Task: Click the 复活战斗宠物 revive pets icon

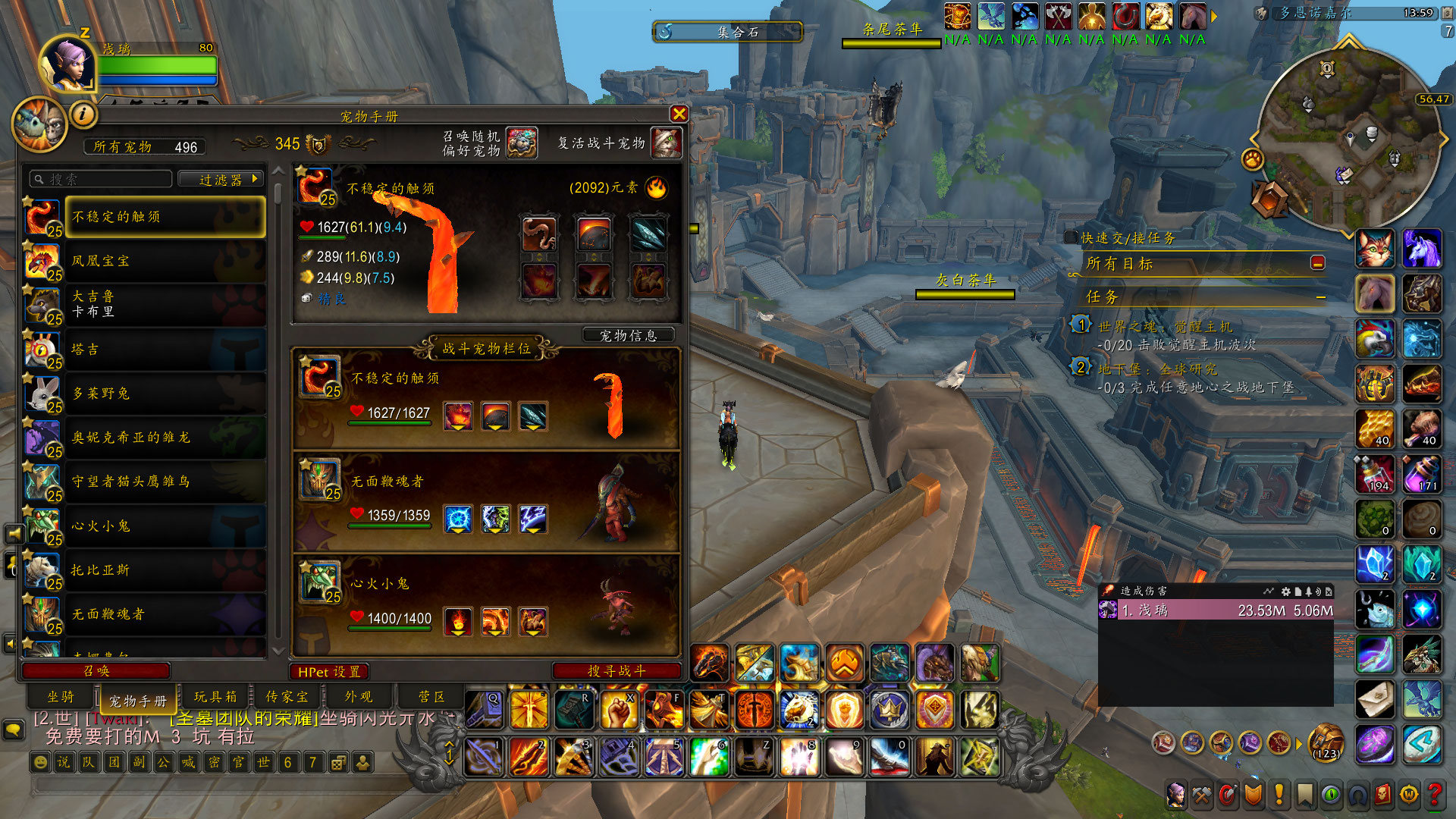Action: pos(666,143)
